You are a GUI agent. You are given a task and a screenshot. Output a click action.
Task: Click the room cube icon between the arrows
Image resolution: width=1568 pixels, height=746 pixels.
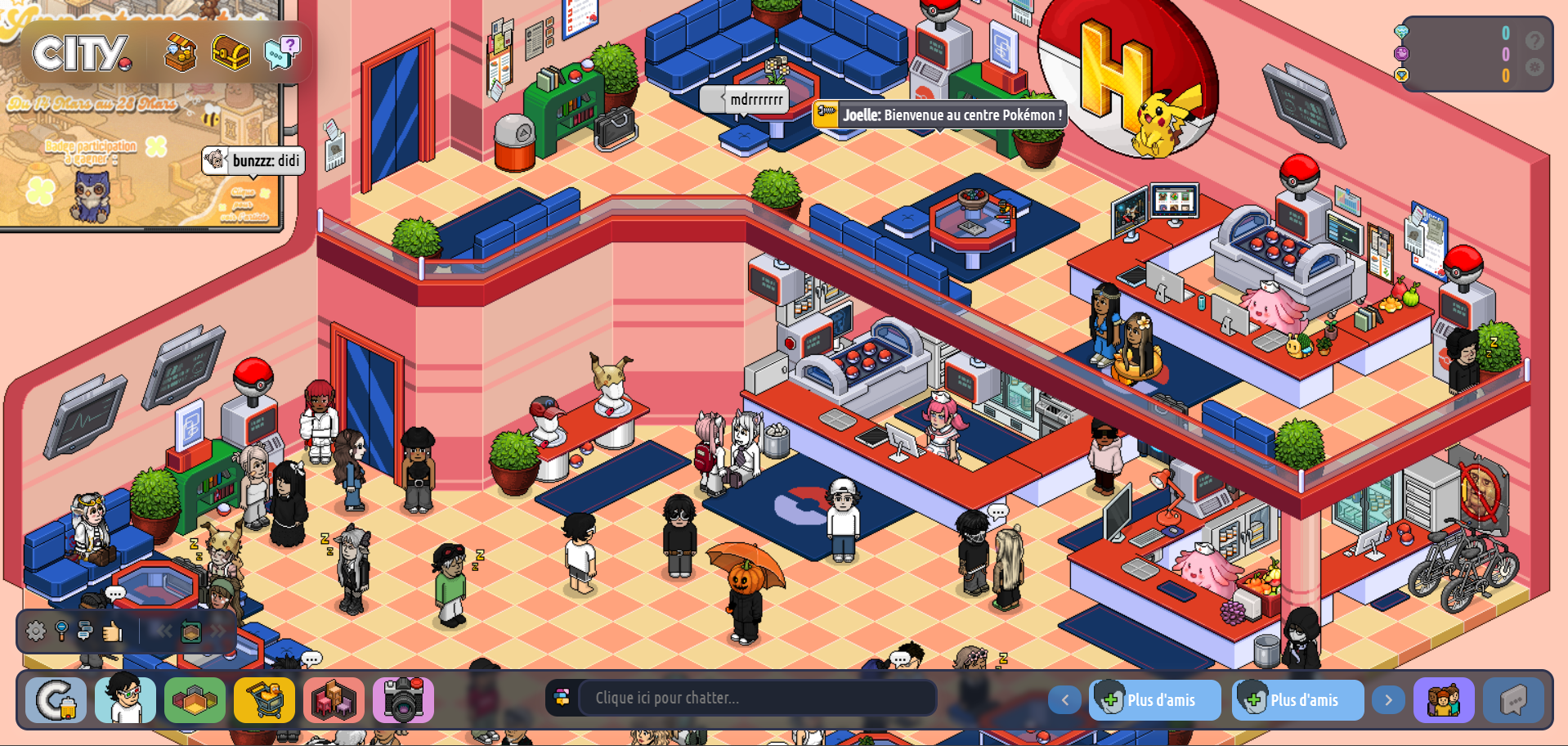coord(190,631)
